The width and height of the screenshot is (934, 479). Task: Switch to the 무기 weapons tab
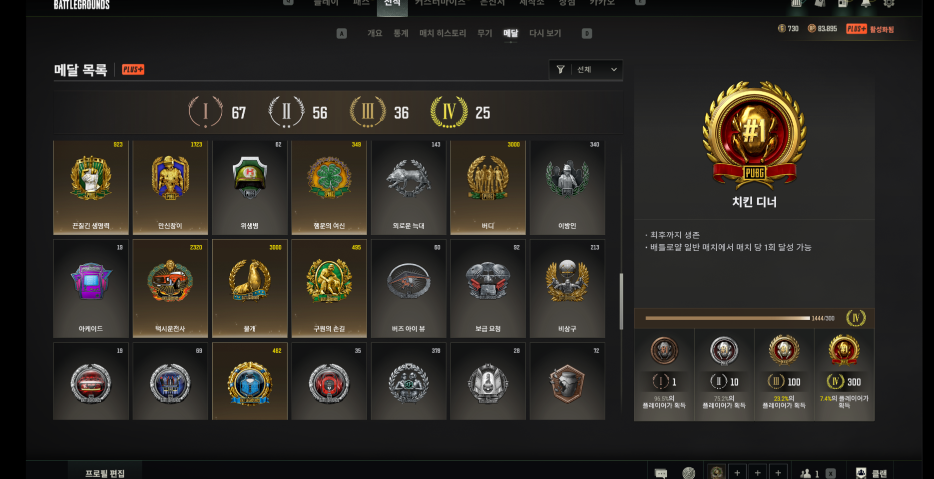tap(484, 33)
